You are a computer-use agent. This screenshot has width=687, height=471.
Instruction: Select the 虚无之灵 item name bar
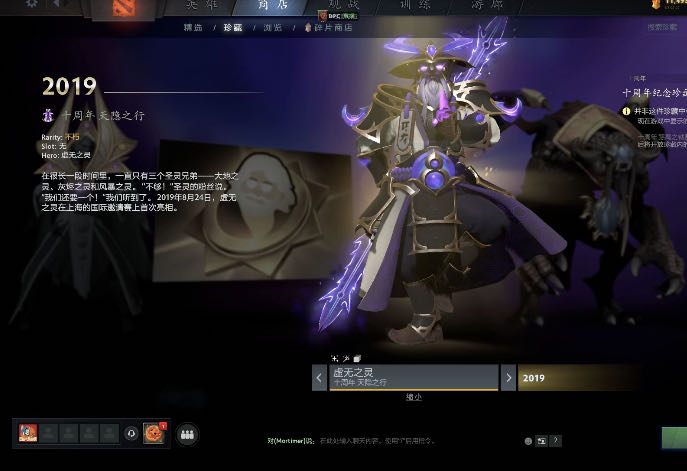(413, 377)
